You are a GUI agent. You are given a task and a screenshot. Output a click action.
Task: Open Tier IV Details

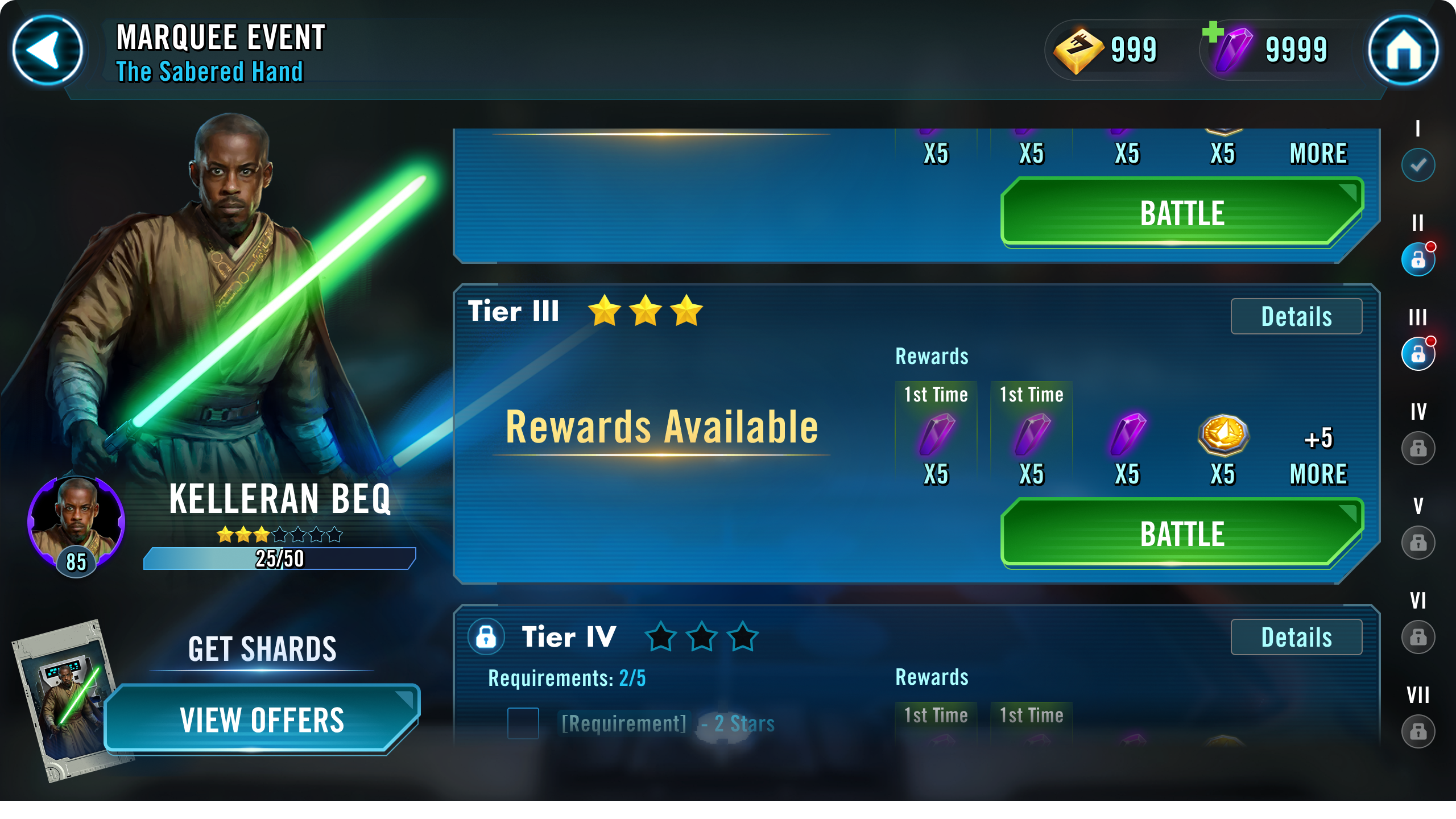(x=1296, y=638)
